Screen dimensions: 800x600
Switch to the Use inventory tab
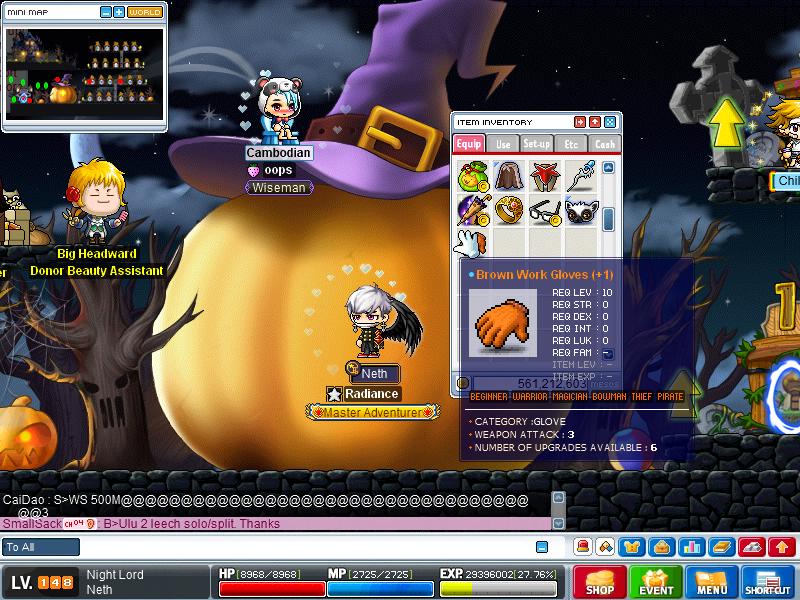click(x=503, y=144)
